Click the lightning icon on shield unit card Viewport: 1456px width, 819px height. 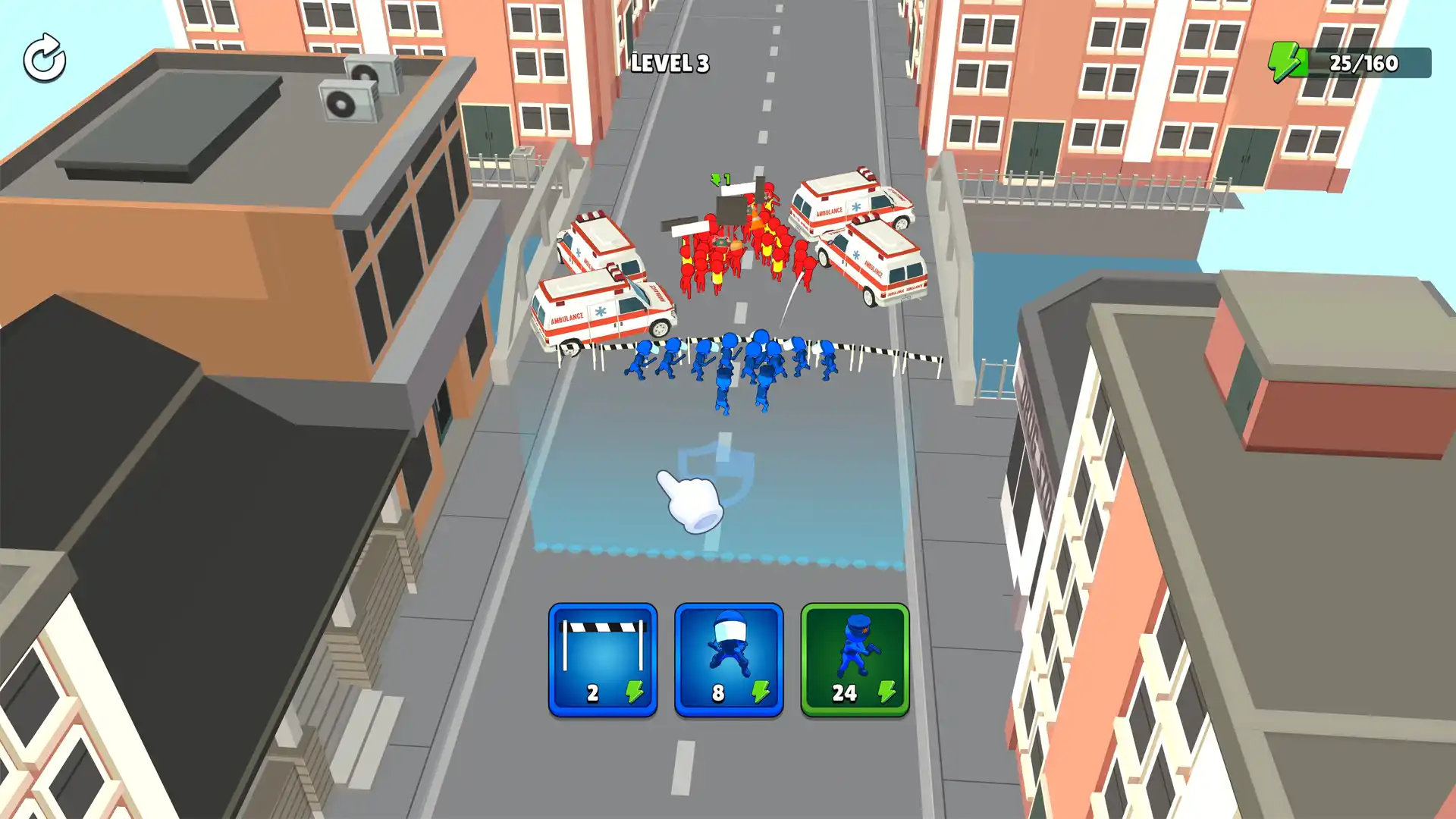(x=762, y=692)
